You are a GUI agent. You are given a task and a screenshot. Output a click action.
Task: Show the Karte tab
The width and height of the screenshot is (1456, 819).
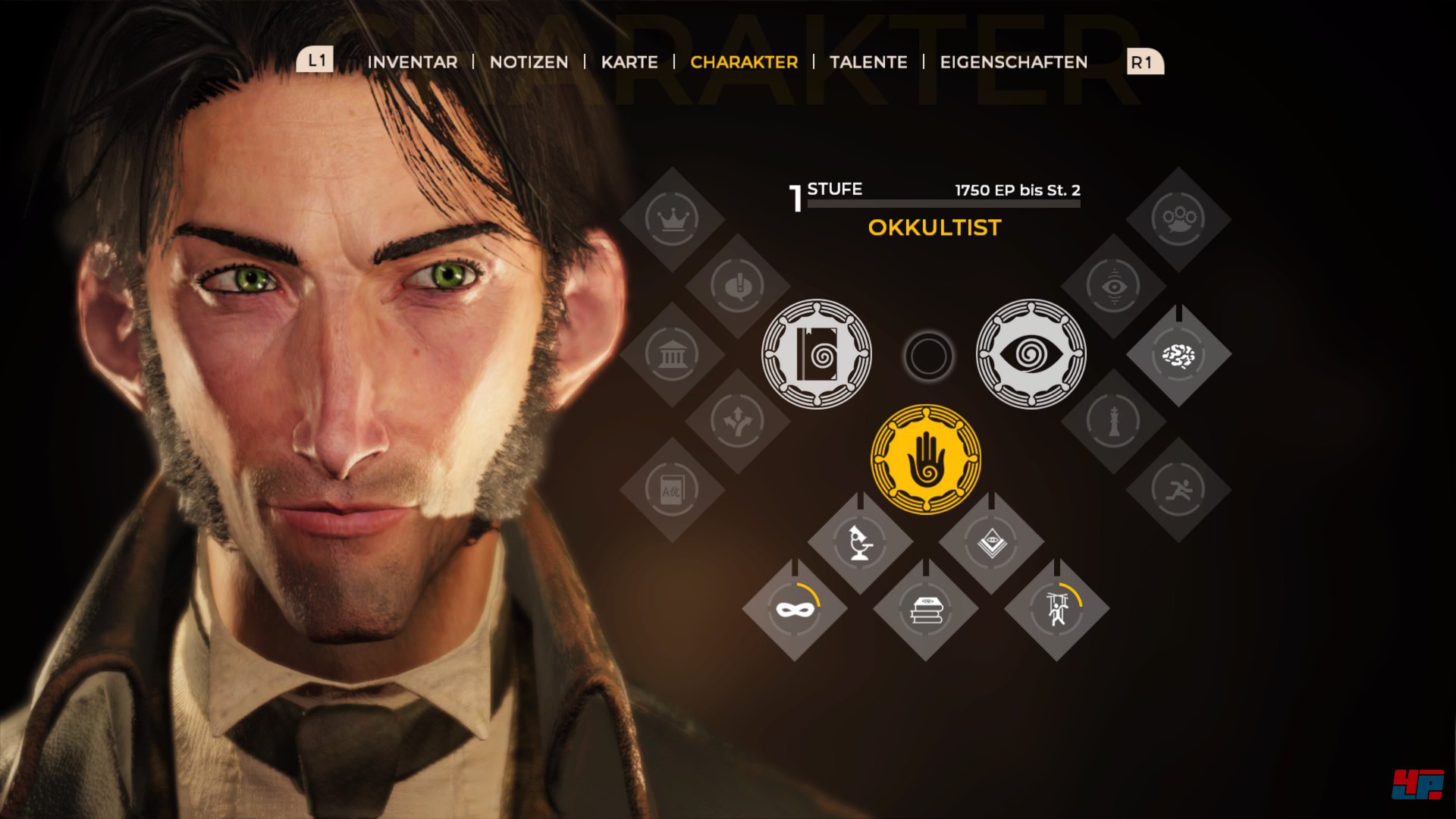click(x=629, y=62)
